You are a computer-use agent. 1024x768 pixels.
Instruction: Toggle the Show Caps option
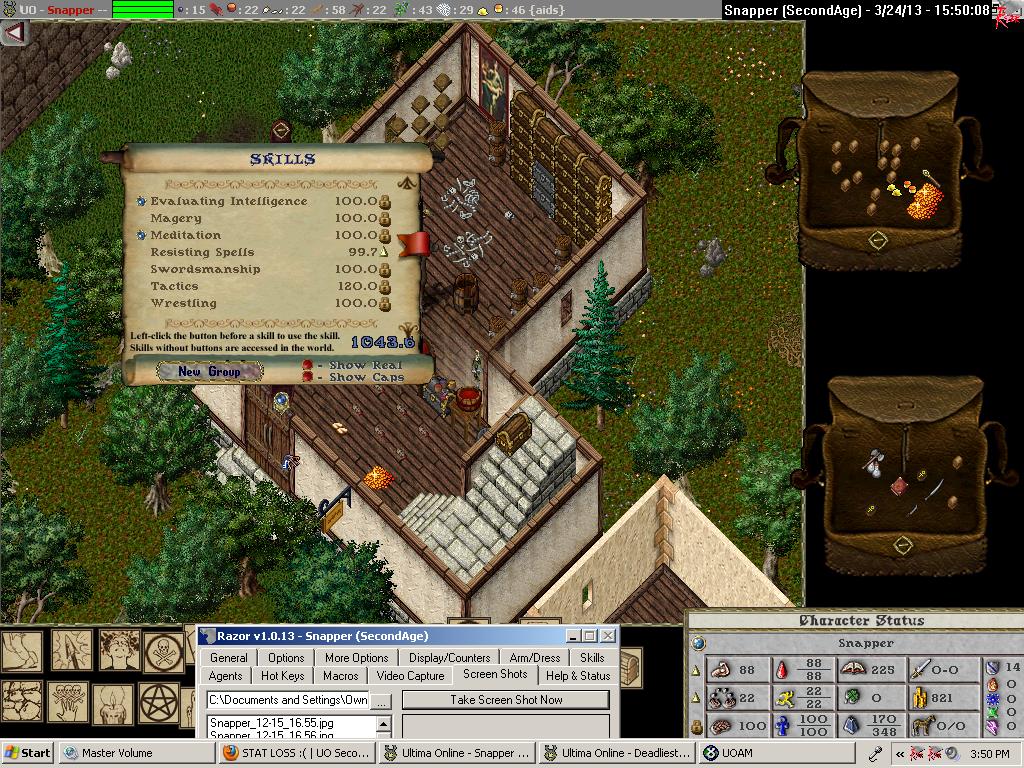pos(308,377)
